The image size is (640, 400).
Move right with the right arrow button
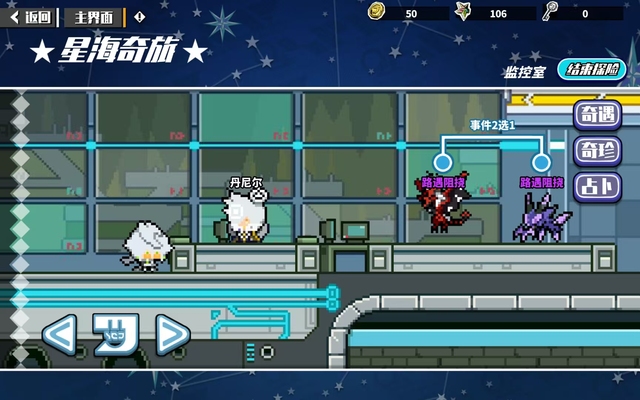pyautogui.click(x=172, y=334)
